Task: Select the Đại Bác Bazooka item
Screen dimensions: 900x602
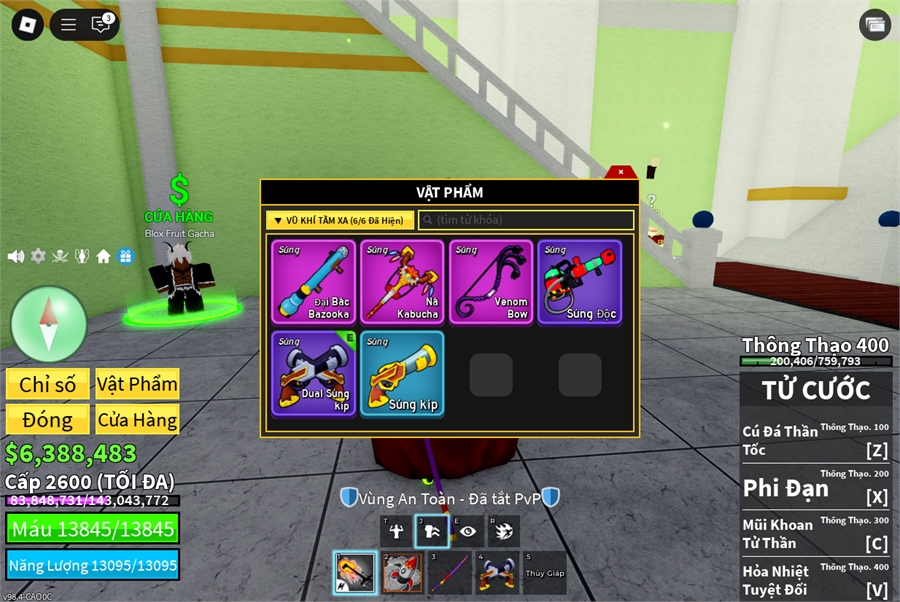Action: pyautogui.click(x=313, y=282)
